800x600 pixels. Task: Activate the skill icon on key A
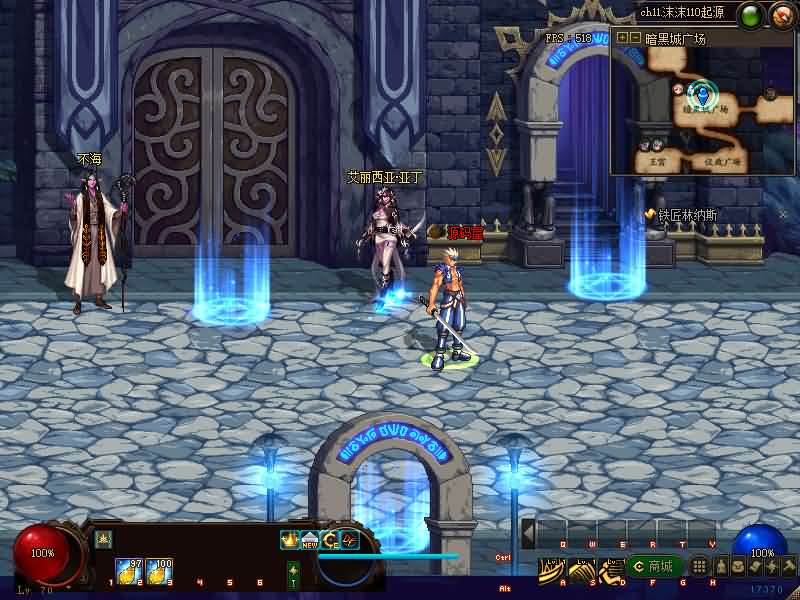(x=551, y=568)
